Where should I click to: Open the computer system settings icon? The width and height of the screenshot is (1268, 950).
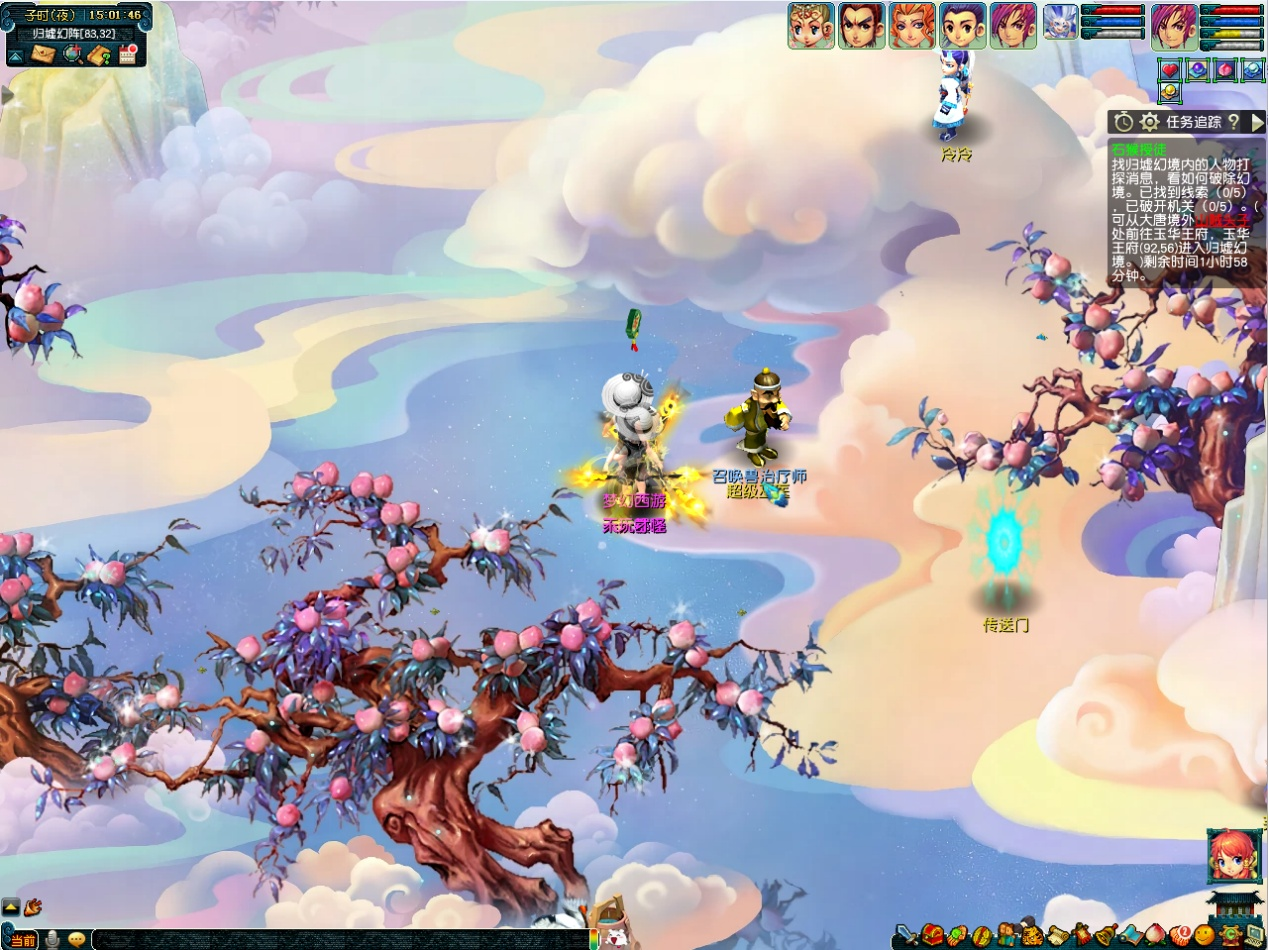pos(1254,936)
